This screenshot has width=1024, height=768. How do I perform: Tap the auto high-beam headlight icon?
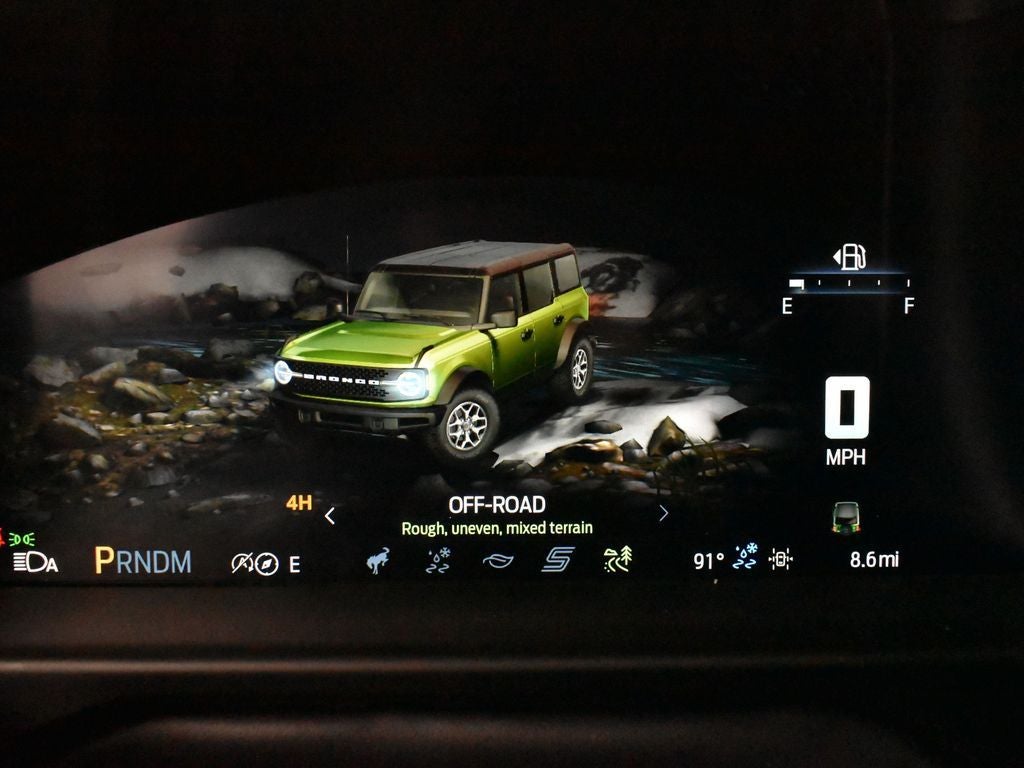pyautogui.click(x=35, y=562)
